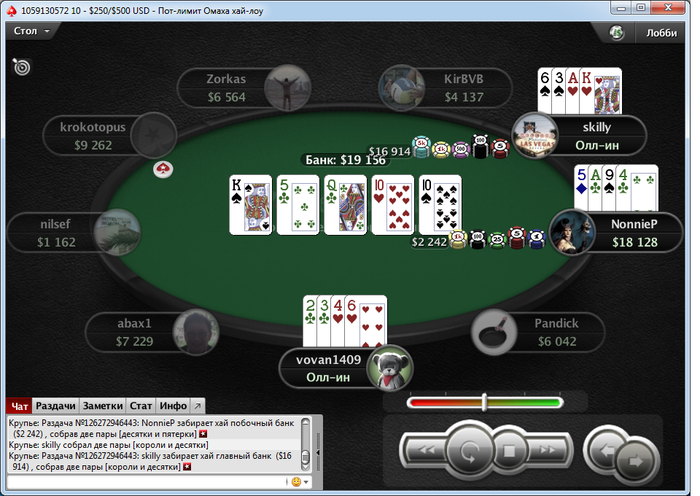Click the red-to-green replay speed slider

click(485, 402)
